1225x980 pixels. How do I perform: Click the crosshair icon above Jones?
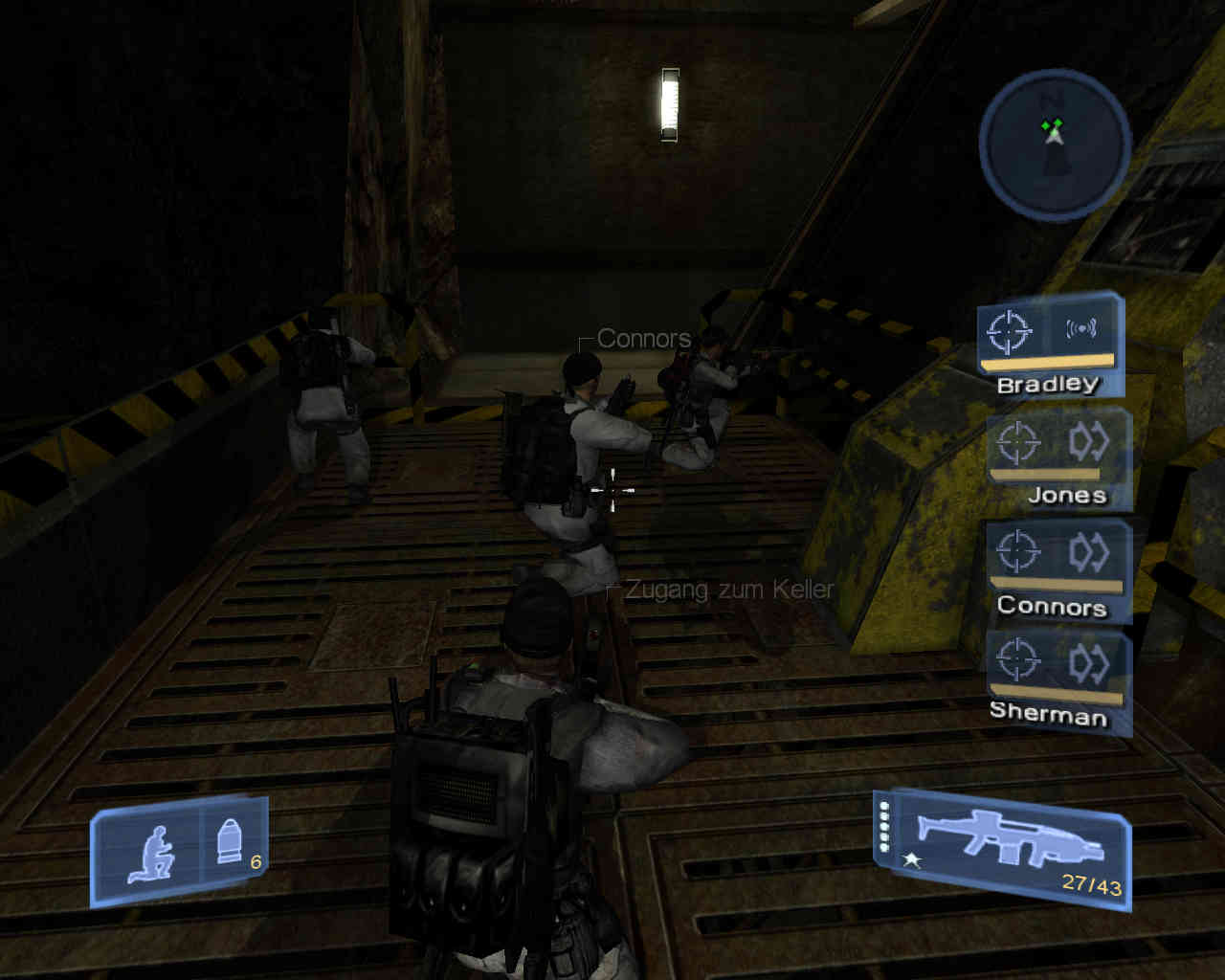coord(1017,442)
